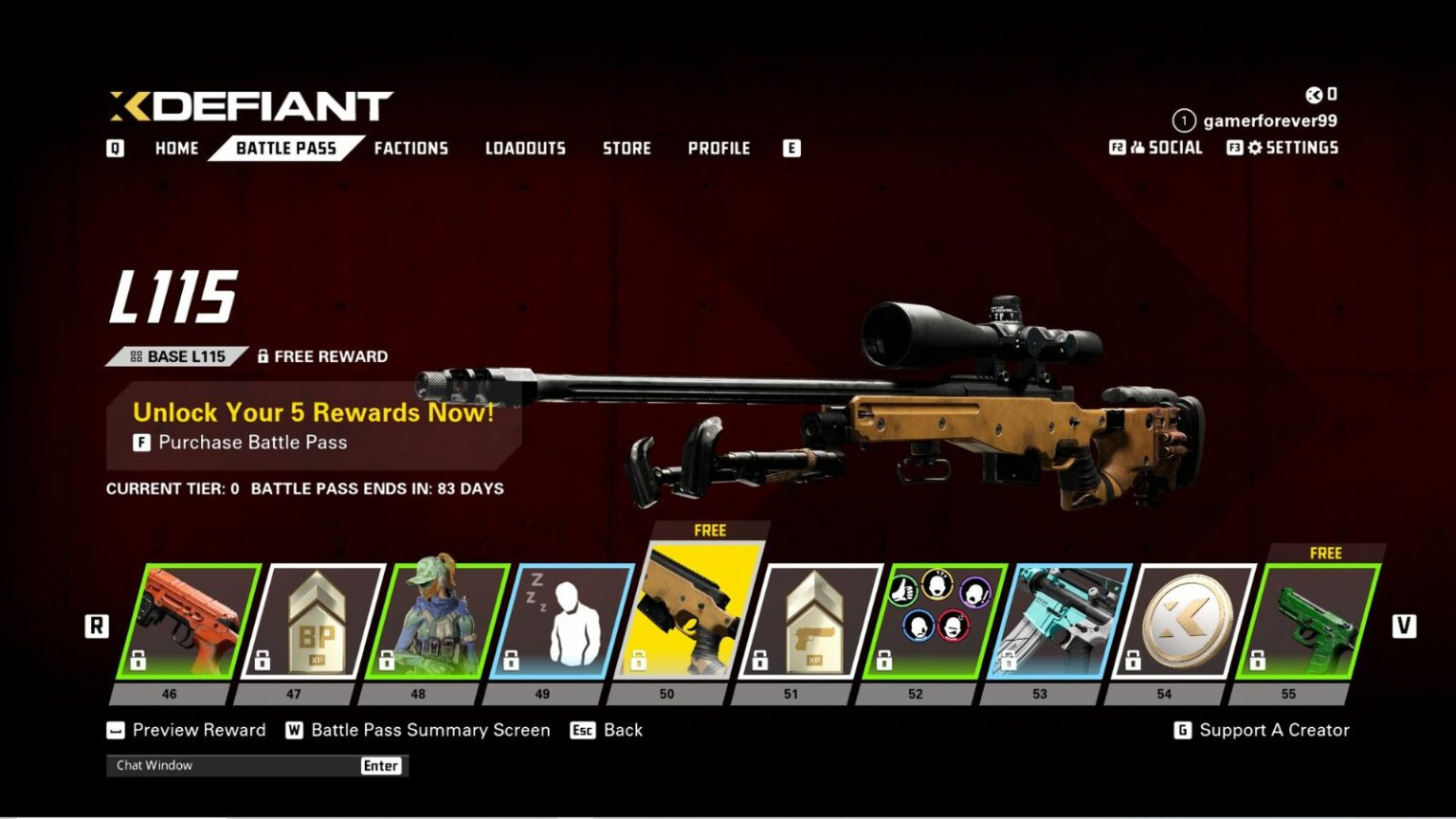Screen dimensions: 1456x819
Task: Click the weapon XP token at tier 51
Action: (815, 621)
